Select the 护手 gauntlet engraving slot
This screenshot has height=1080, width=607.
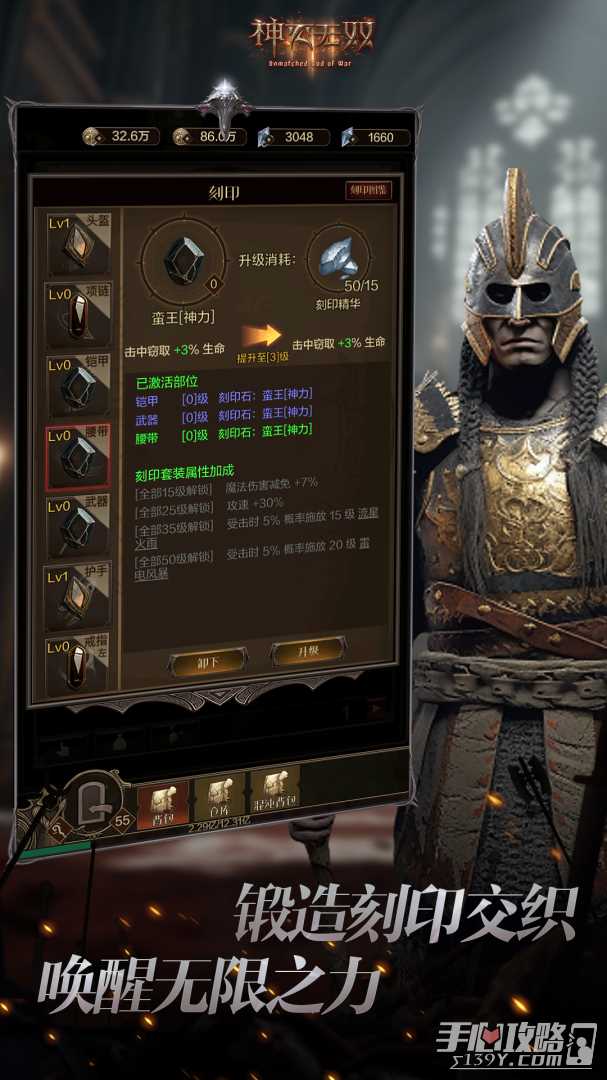pos(77,597)
